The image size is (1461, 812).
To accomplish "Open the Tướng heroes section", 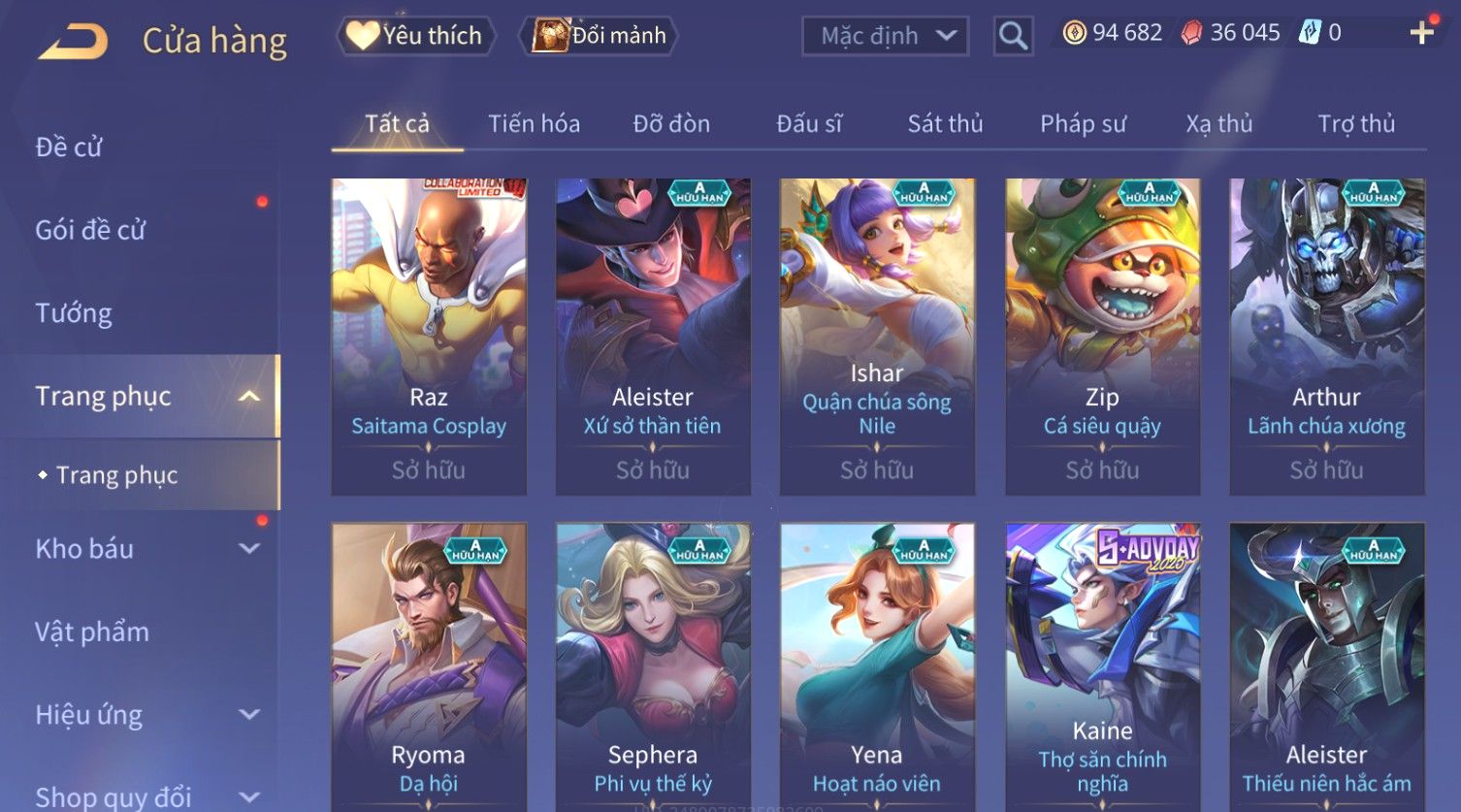I will coord(74,313).
